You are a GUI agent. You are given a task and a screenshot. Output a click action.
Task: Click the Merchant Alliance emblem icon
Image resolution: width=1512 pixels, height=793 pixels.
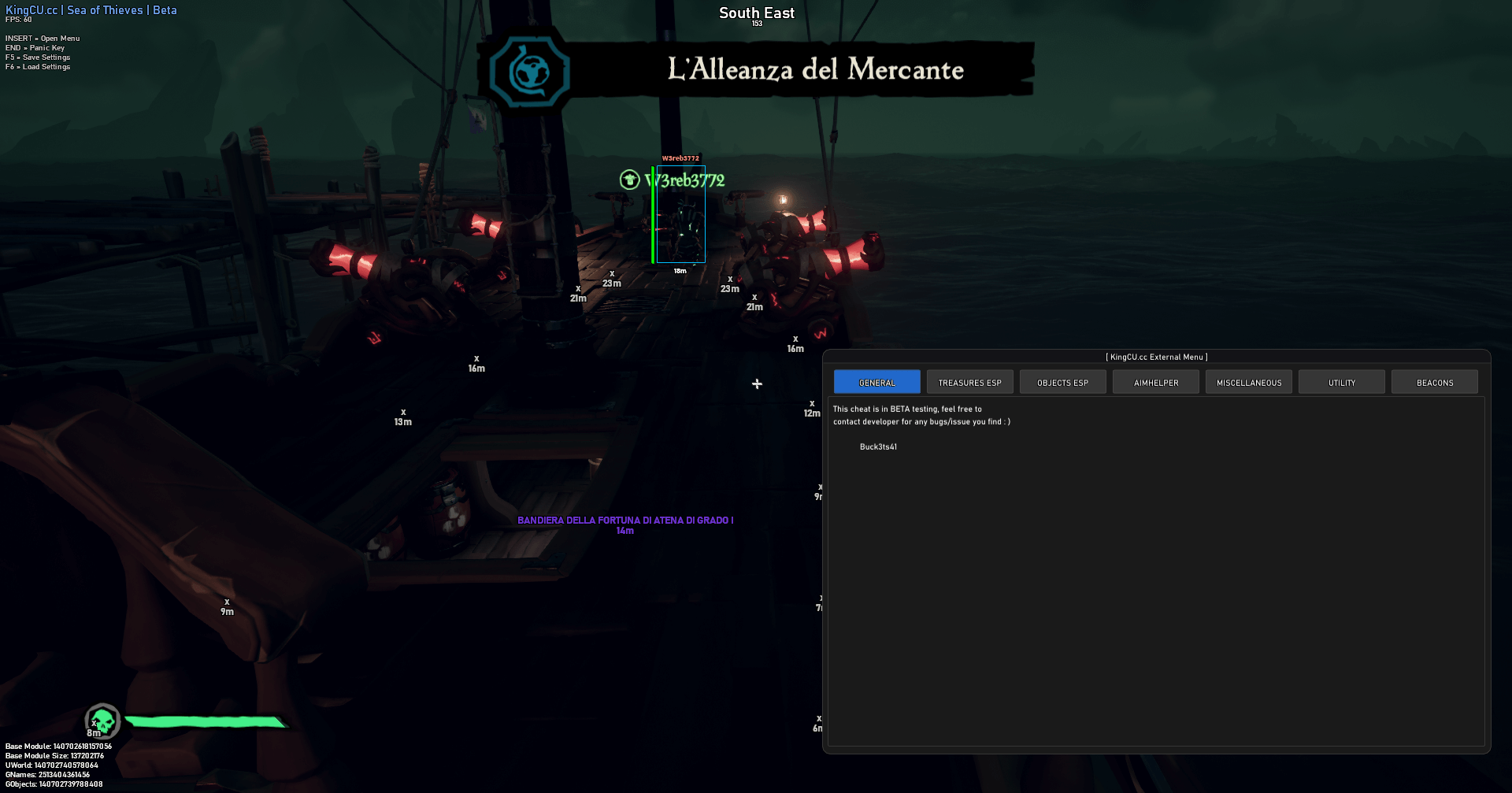click(528, 71)
